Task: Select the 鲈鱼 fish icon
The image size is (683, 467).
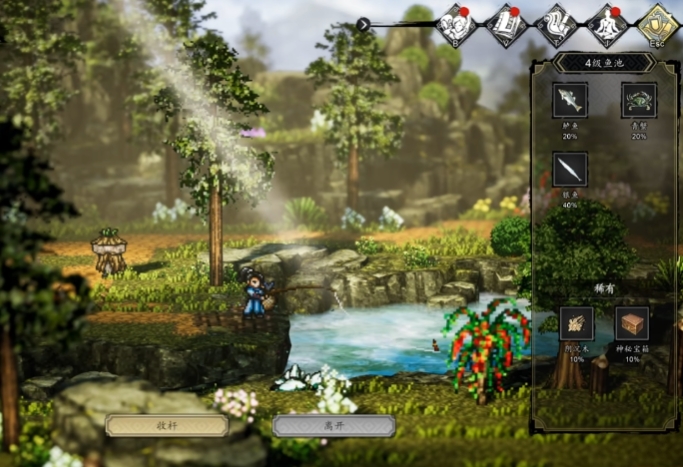Action: point(570,100)
